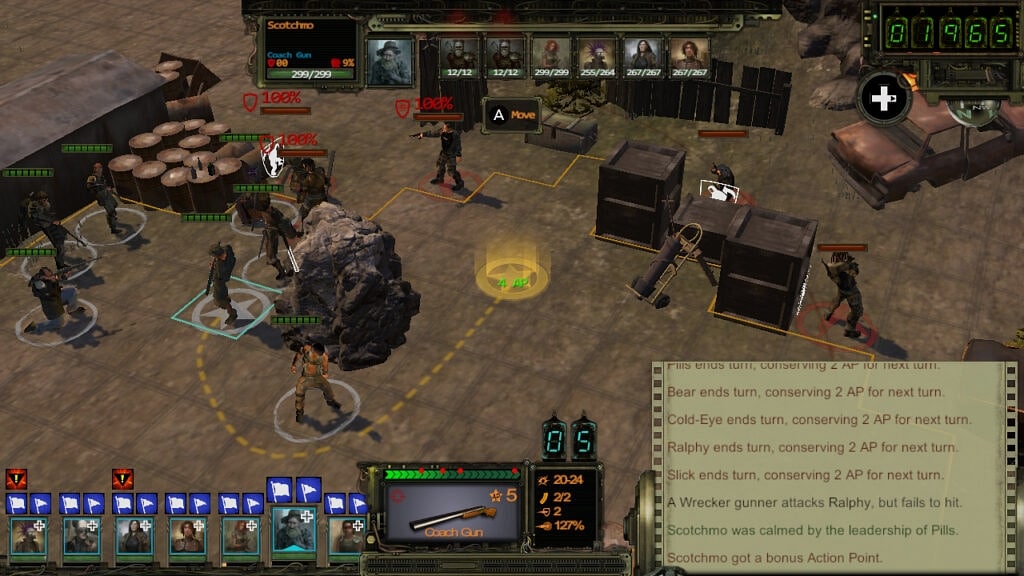The image size is (1024, 576).
Task: Select Scotchmo's bearded portrait in the party bar
Action: tap(293, 532)
